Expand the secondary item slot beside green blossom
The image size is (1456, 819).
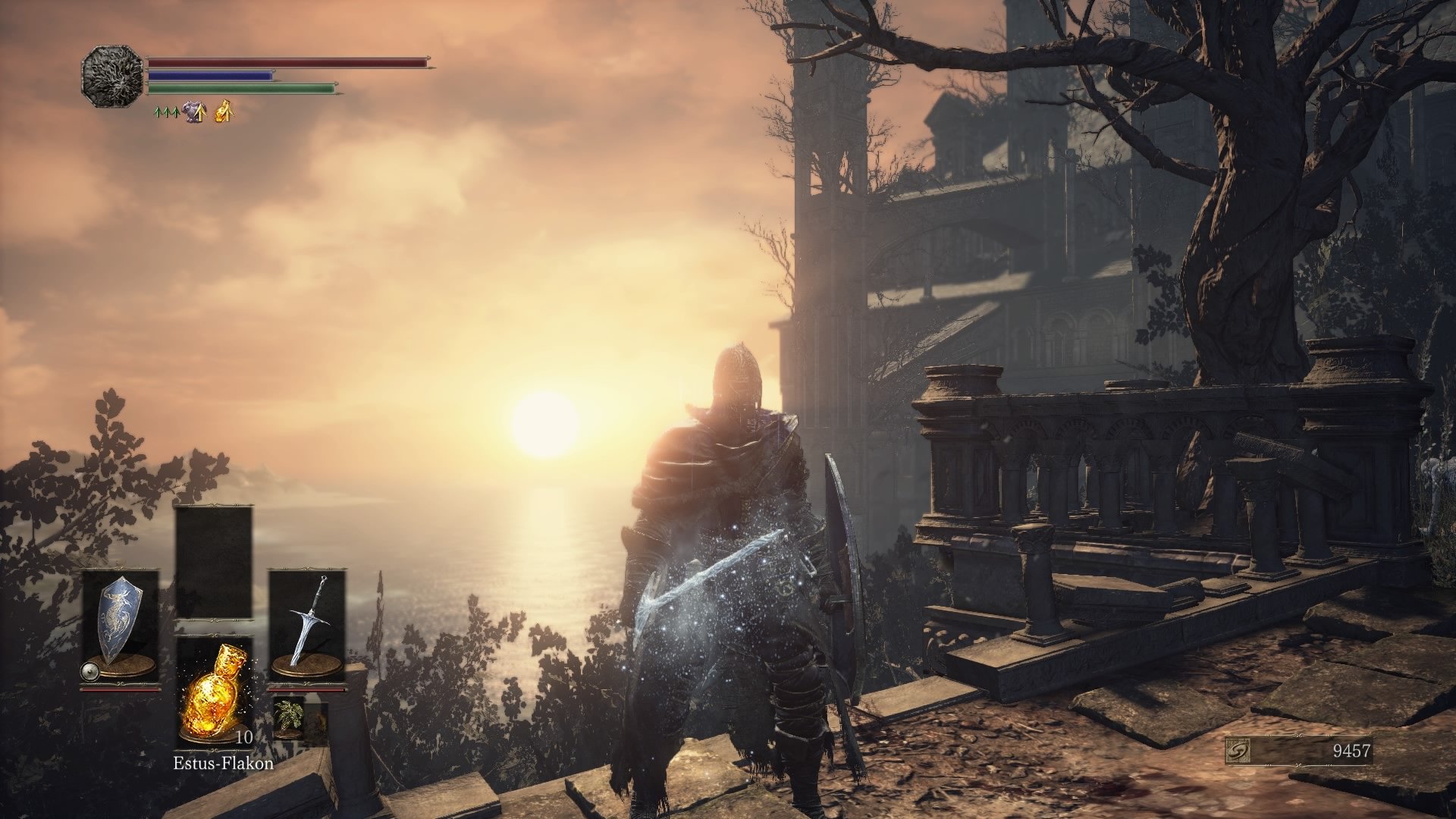tap(318, 718)
